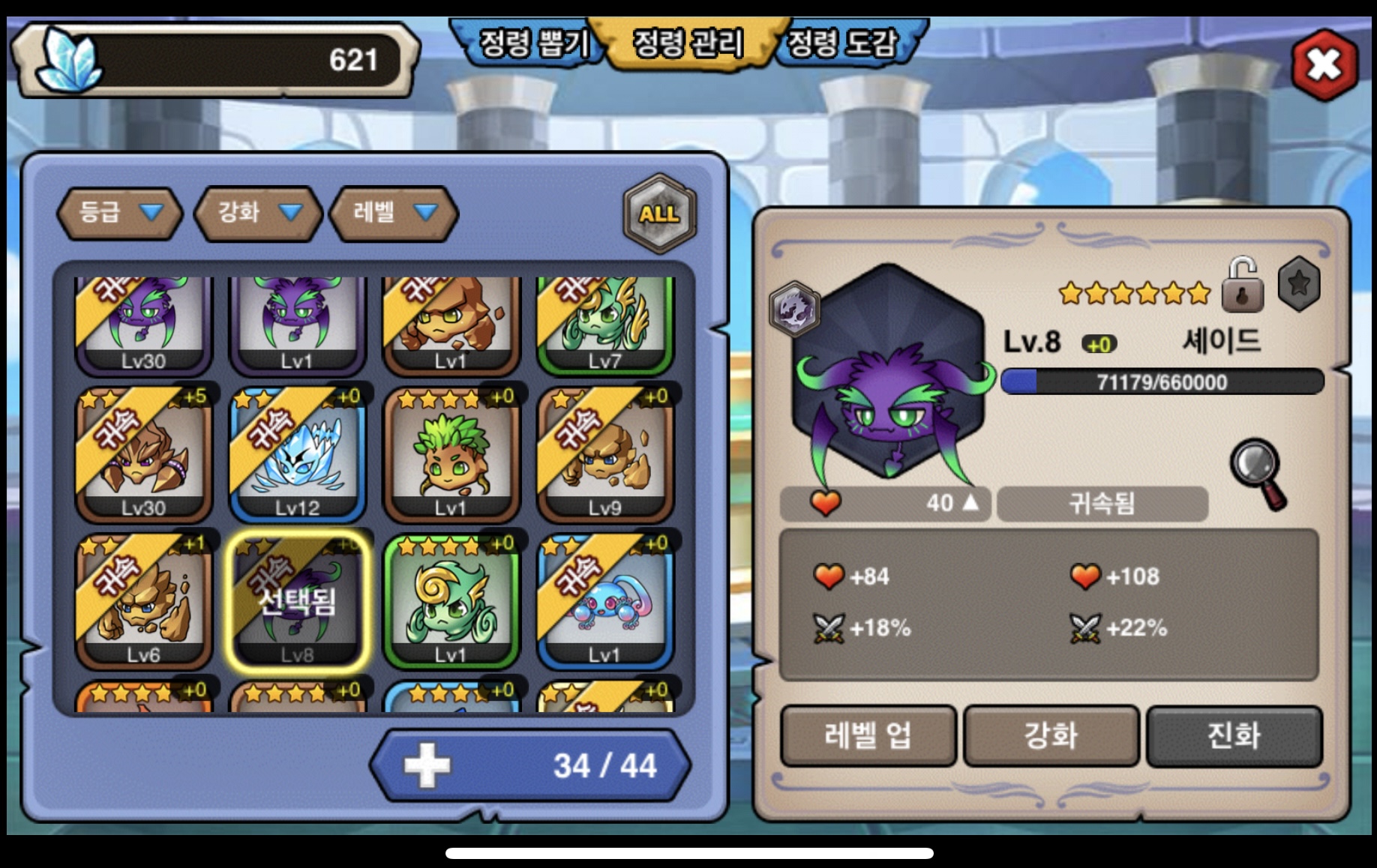This screenshot has width=1377, height=868.
Task: Pick the green swirl Lv1 spirit tile
Action: pos(451,601)
